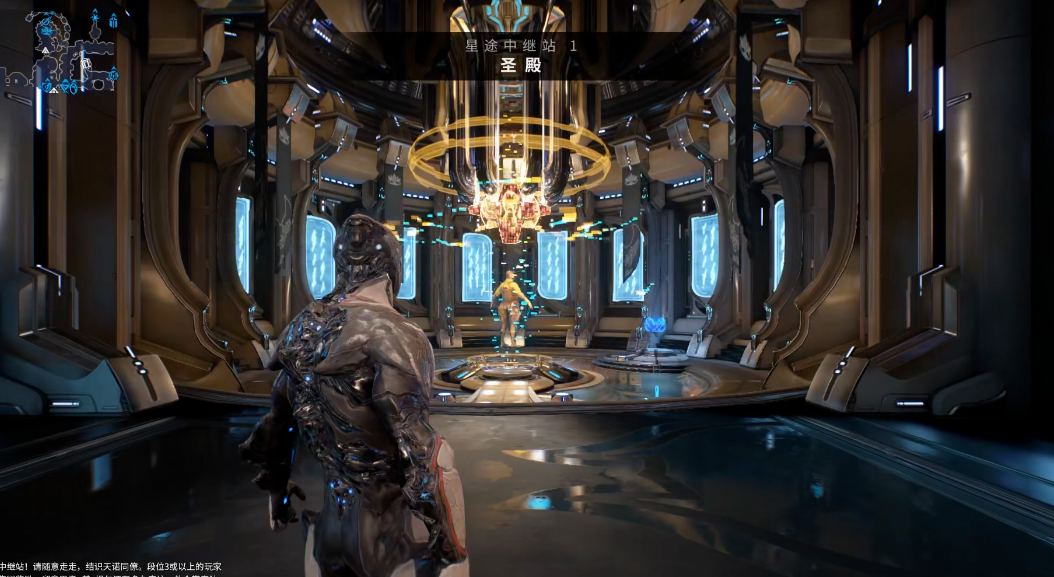
Task: Click the chat message text box
Action: (110, 568)
